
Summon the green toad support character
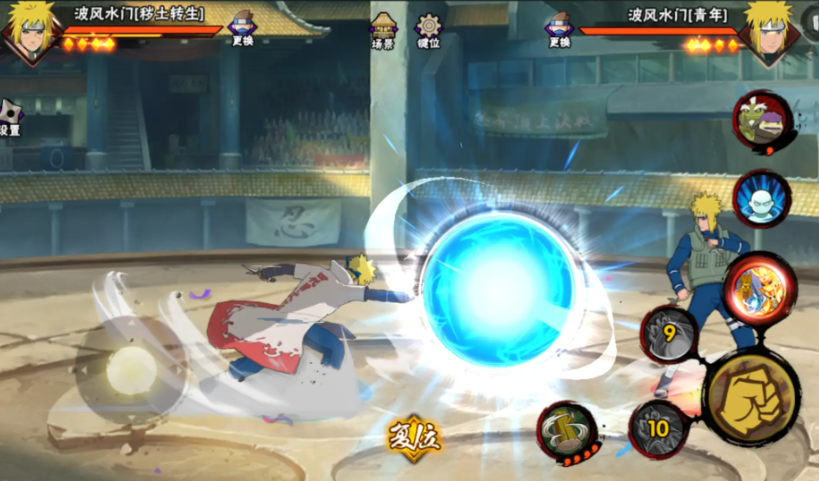tap(762, 121)
